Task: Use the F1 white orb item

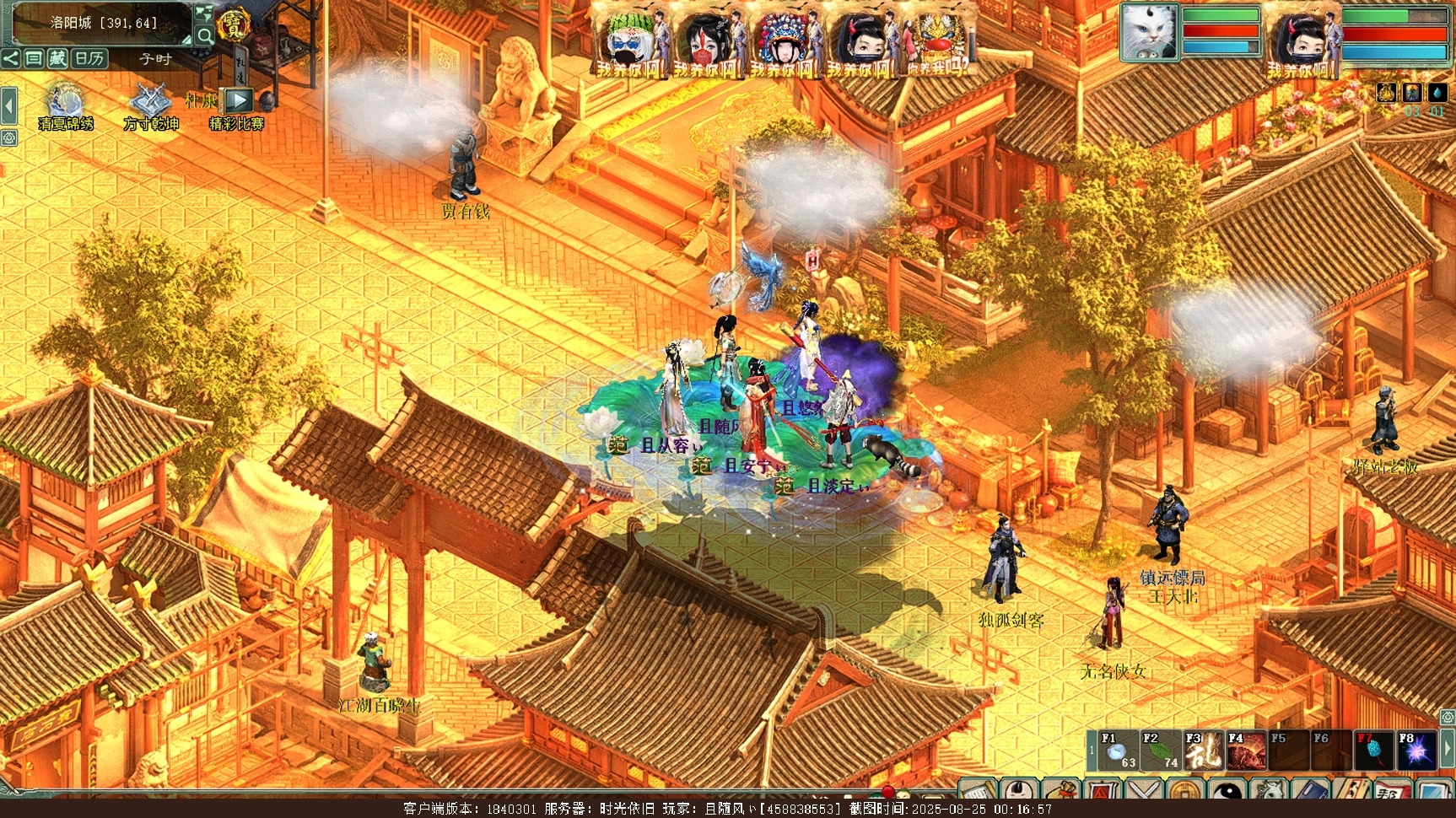Action: (1118, 751)
